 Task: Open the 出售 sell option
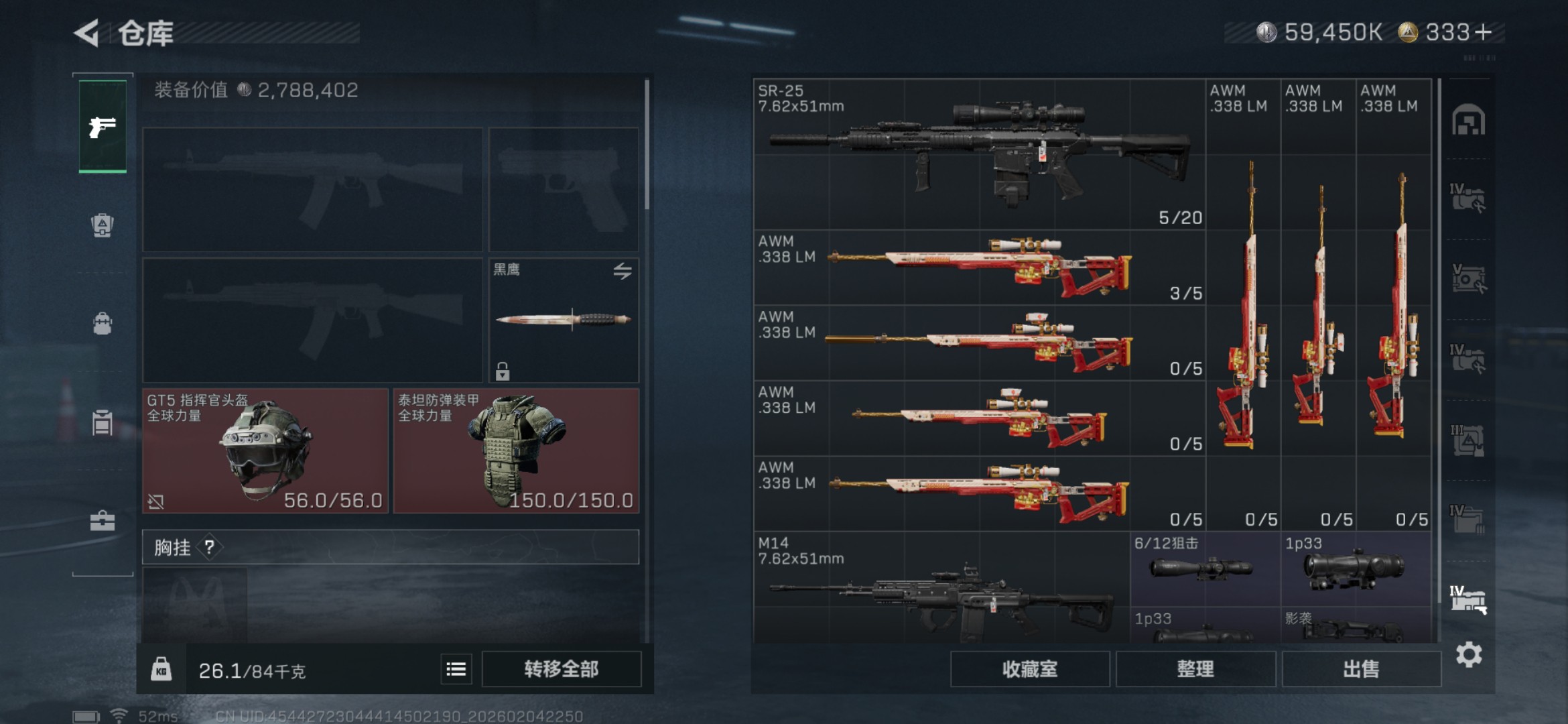tap(1361, 669)
